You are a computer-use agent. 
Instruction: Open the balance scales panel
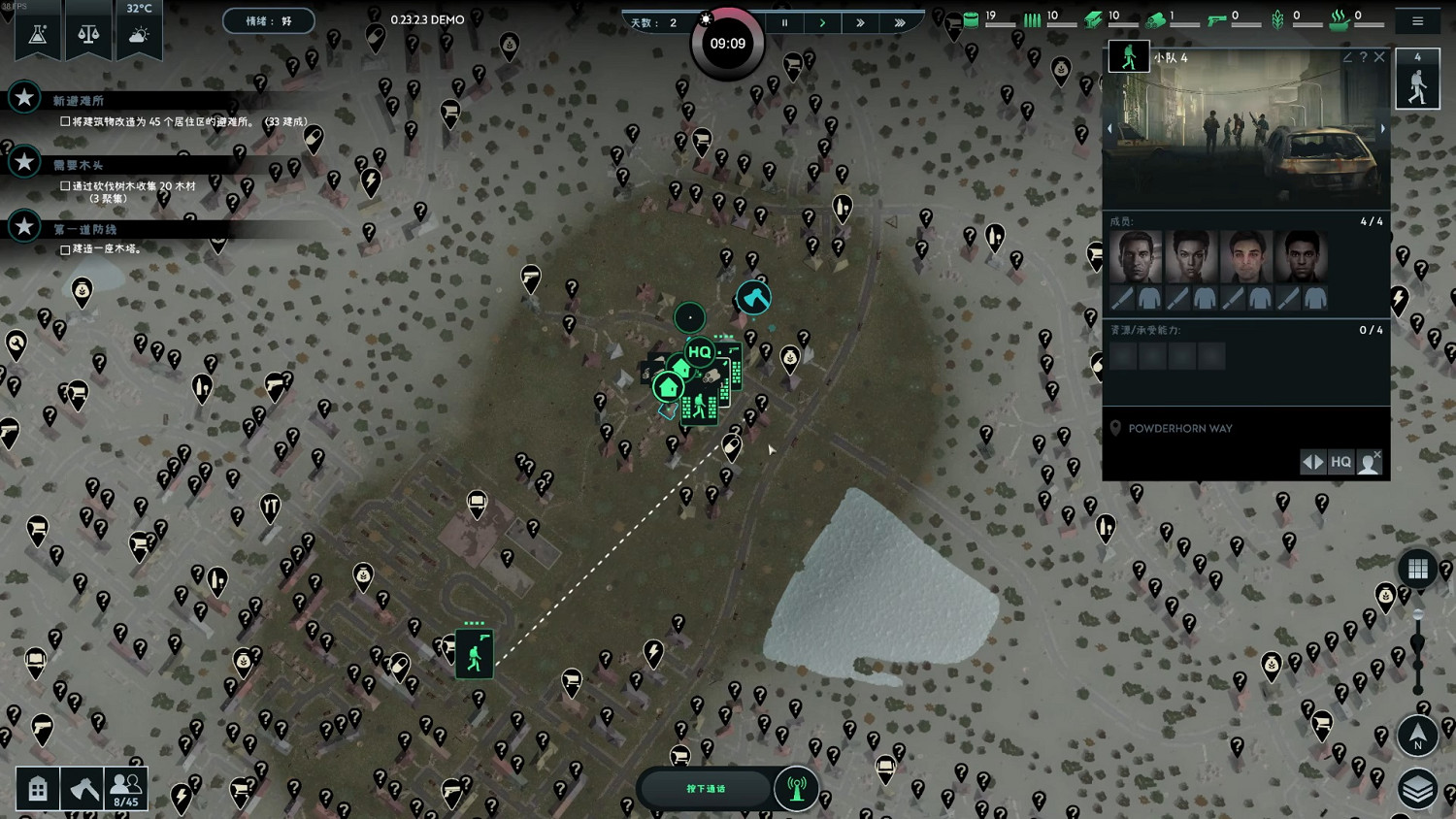point(88,35)
